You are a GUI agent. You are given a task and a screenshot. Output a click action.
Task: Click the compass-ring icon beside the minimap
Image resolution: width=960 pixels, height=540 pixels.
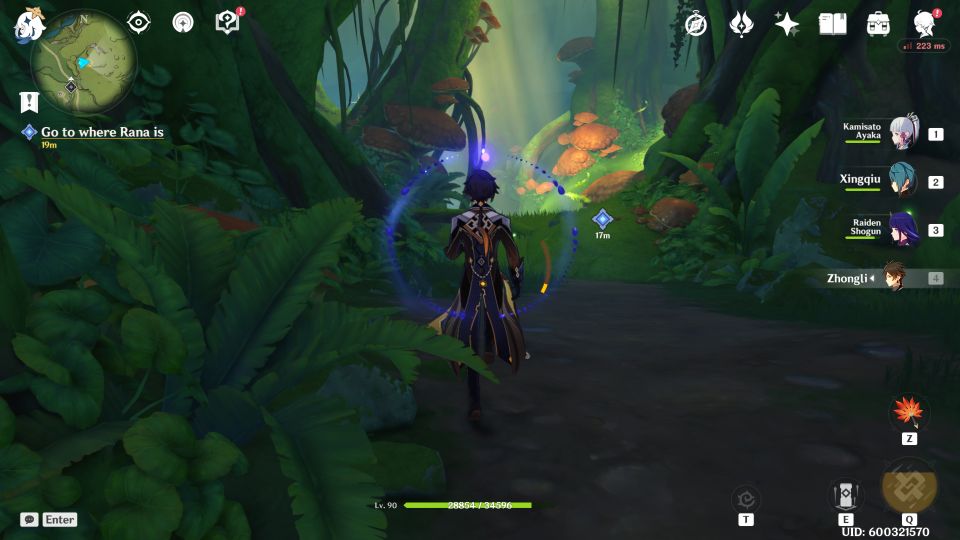[x=183, y=22]
